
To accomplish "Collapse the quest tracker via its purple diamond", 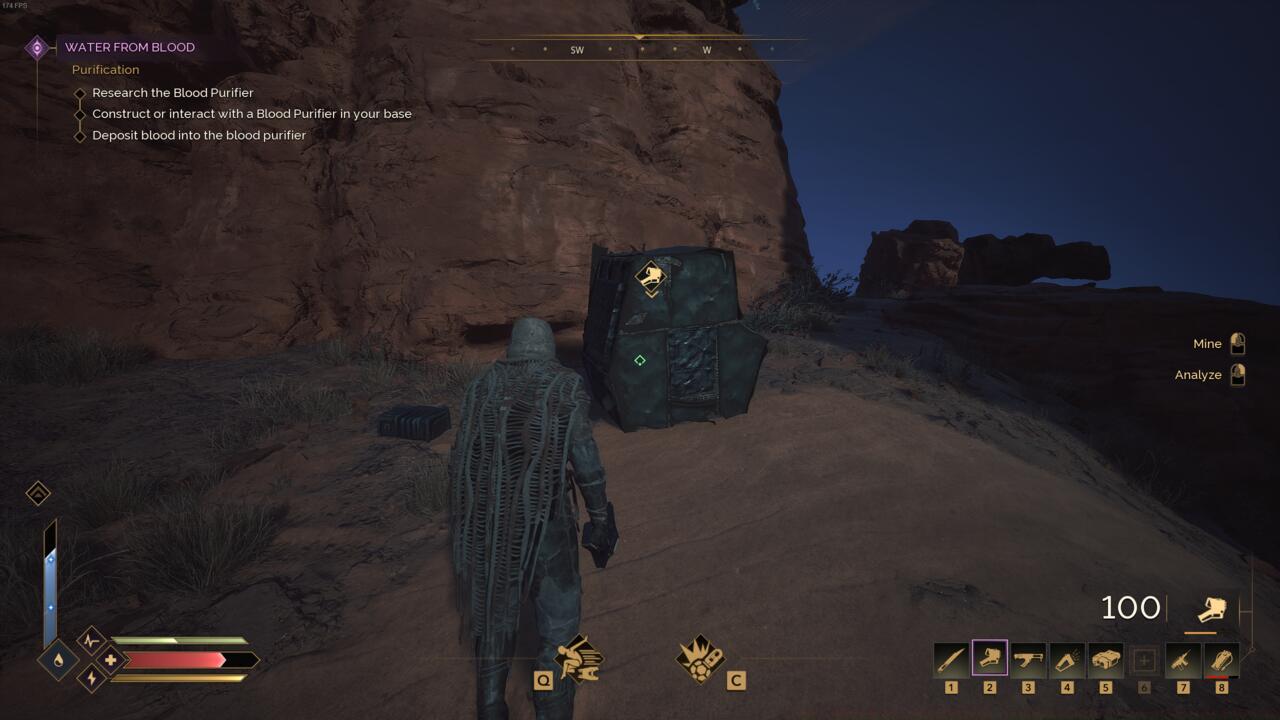I will coord(38,46).
